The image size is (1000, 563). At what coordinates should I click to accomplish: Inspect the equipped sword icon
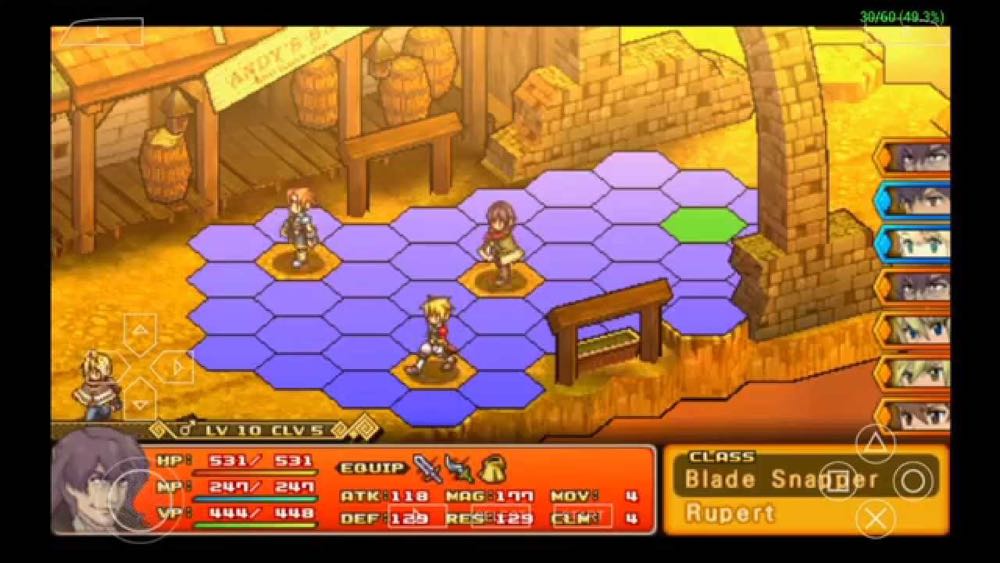pyautogui.click(x=427, y=468)
